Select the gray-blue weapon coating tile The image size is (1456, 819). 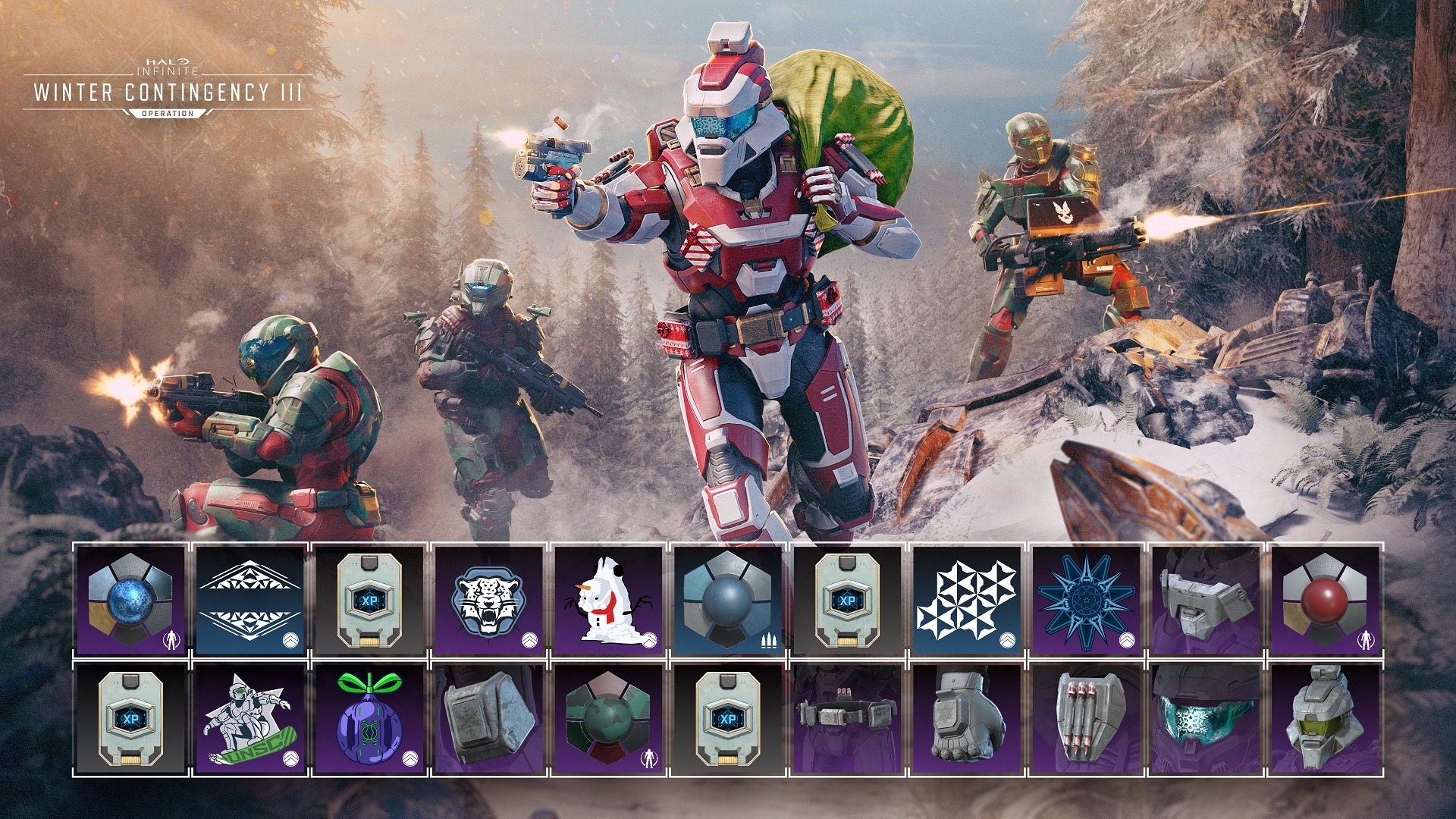[727, 599]
